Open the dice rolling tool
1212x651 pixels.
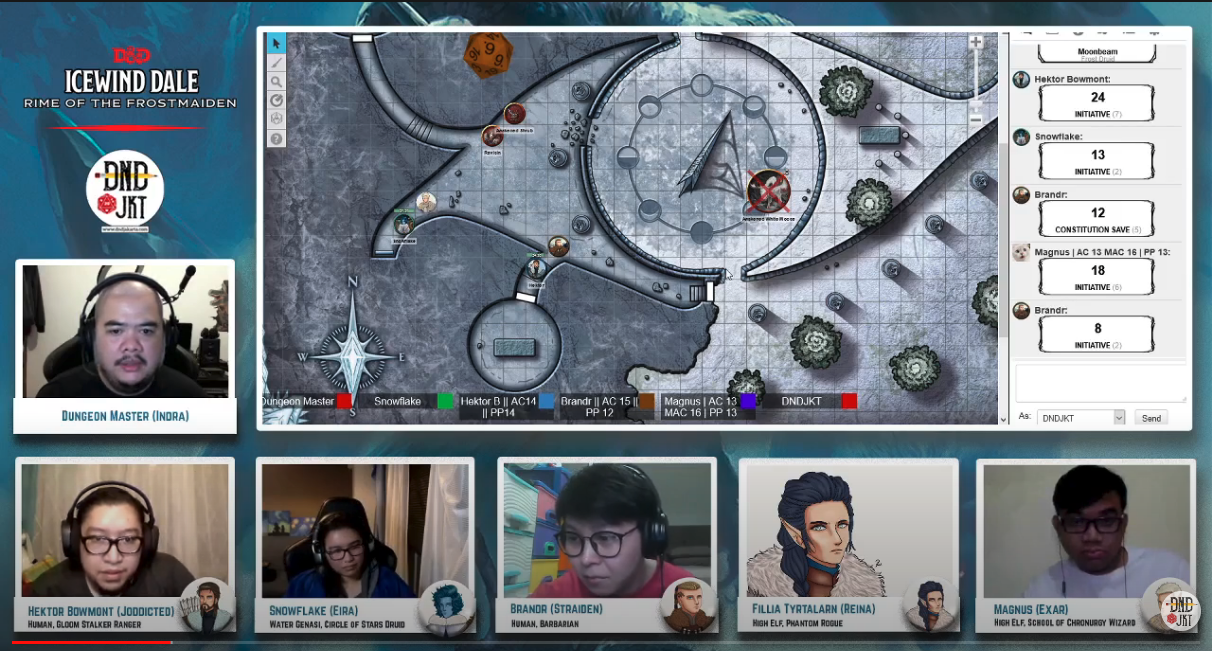click(276, 119)
